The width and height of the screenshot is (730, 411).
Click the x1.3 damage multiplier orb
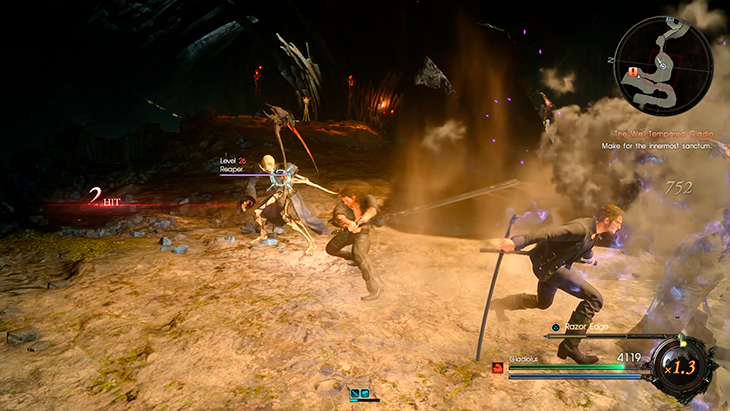click(x=684, y=368)
